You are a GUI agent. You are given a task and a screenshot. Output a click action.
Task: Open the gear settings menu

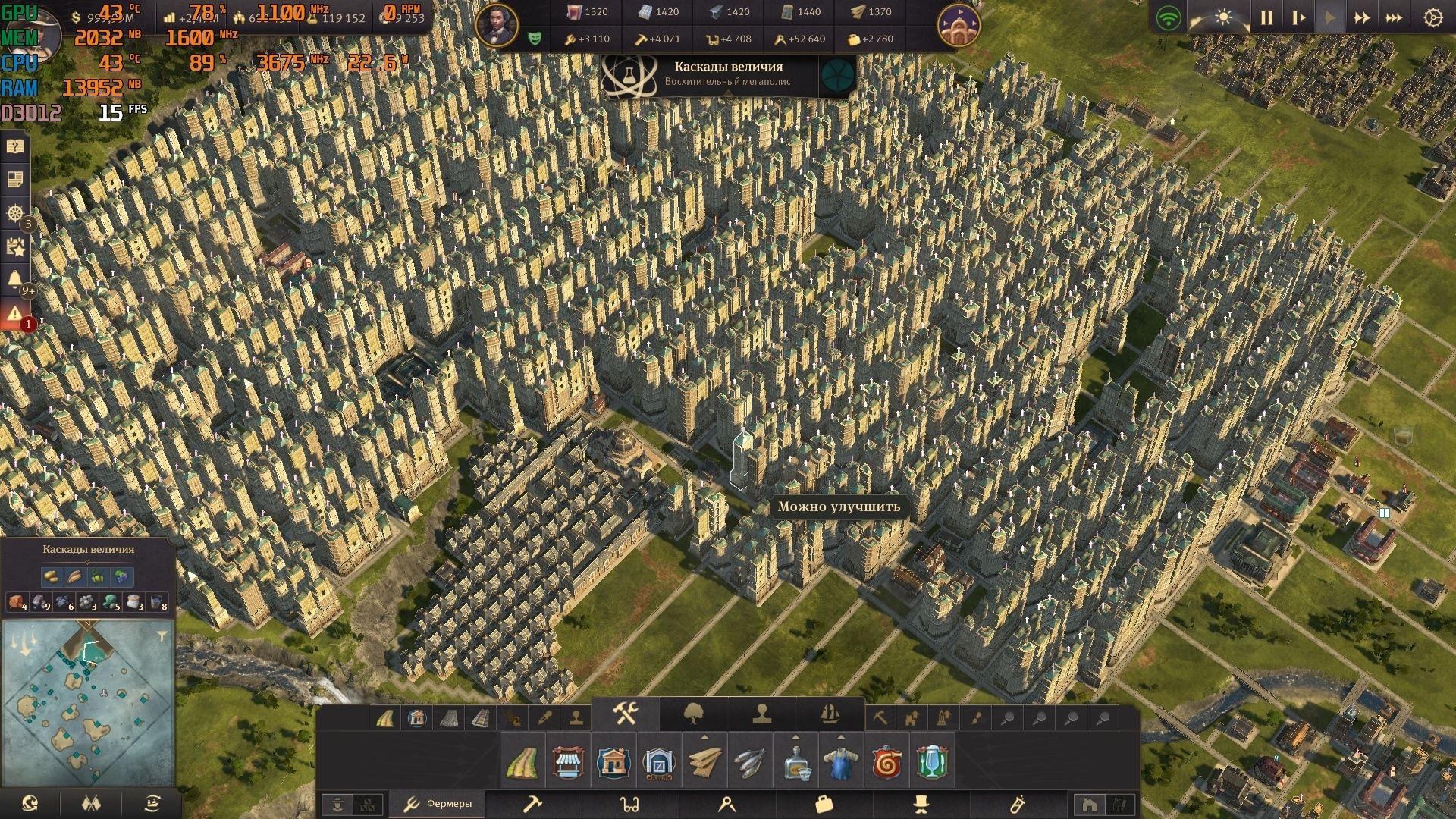tap(1432, 17)
